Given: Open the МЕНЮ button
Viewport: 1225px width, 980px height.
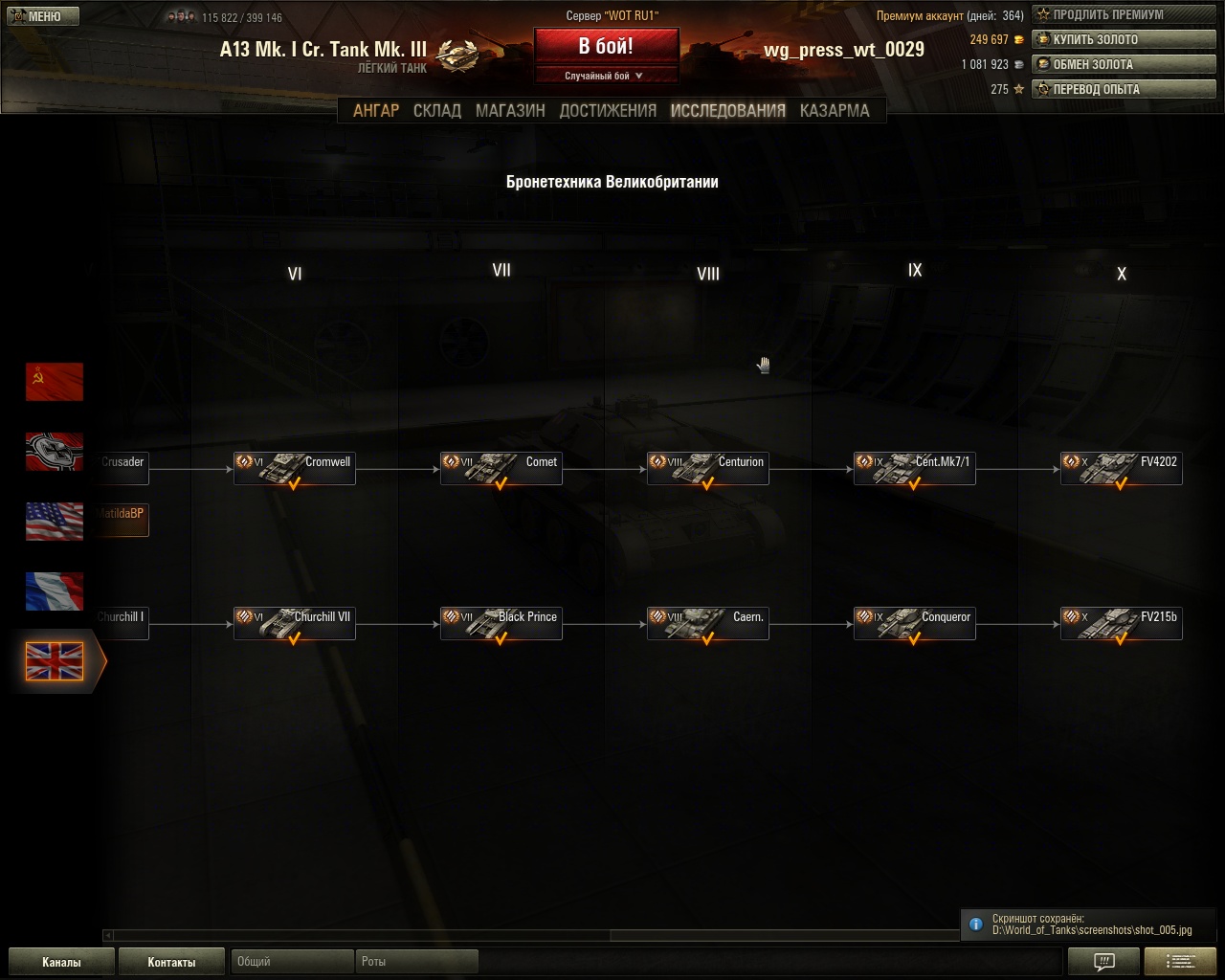Looking at the screenshot, I should tap(43, 16).
